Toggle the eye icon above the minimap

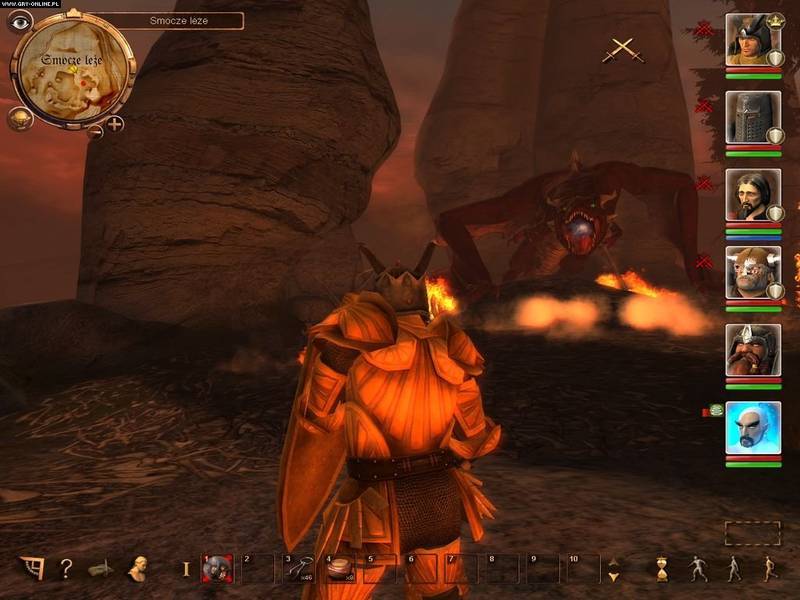[20, 23]
